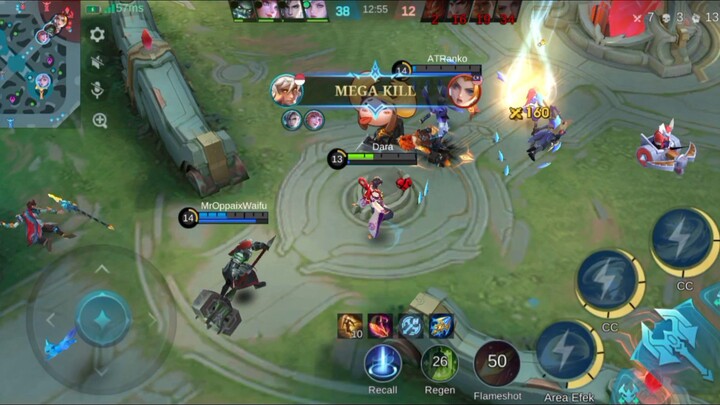Toggle the muted speaker icon
This screenshot has height=405, width=720.
pyautogui.click(x=98, y=63)
